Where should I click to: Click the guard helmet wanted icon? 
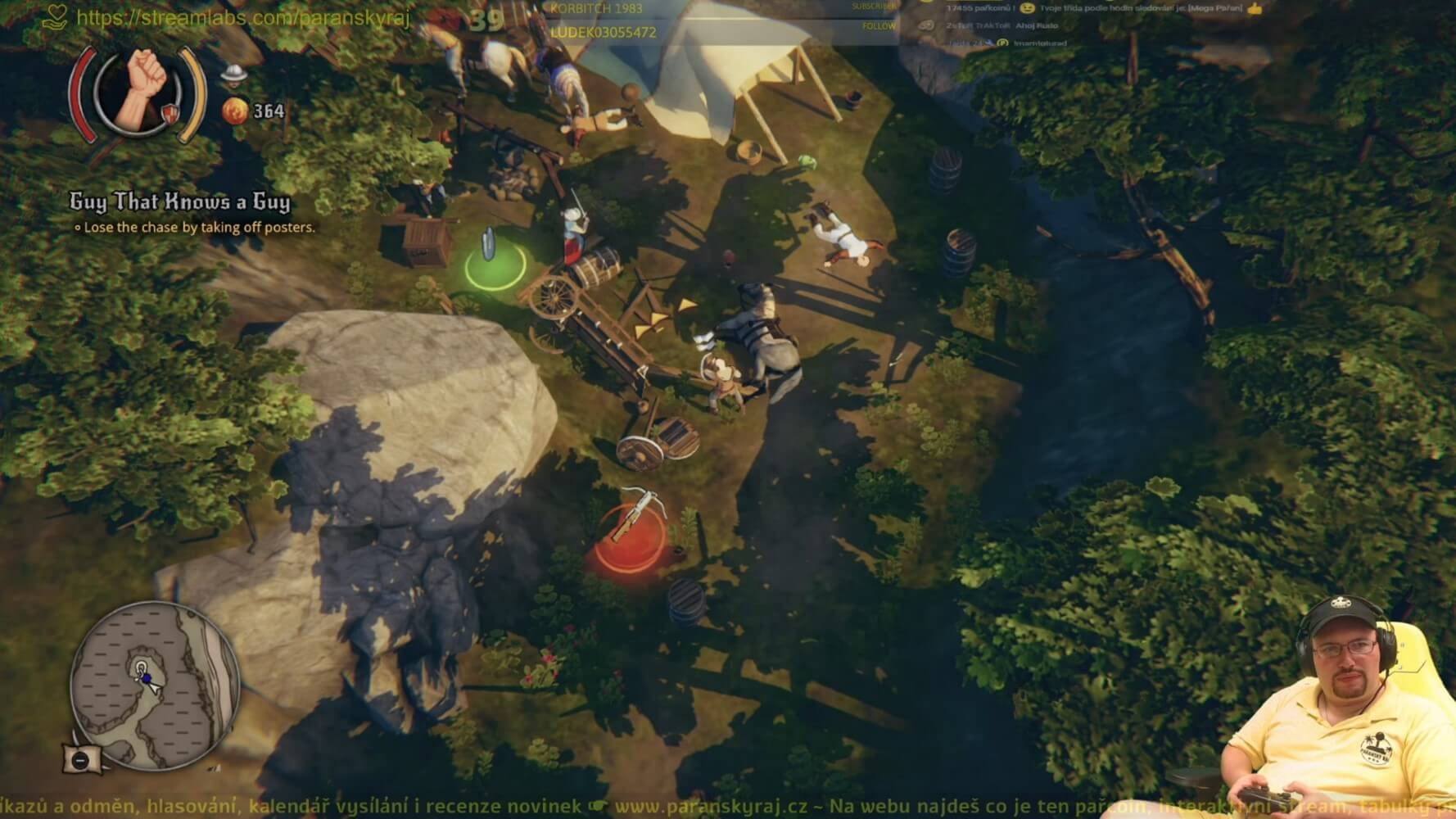pos(233,74)
